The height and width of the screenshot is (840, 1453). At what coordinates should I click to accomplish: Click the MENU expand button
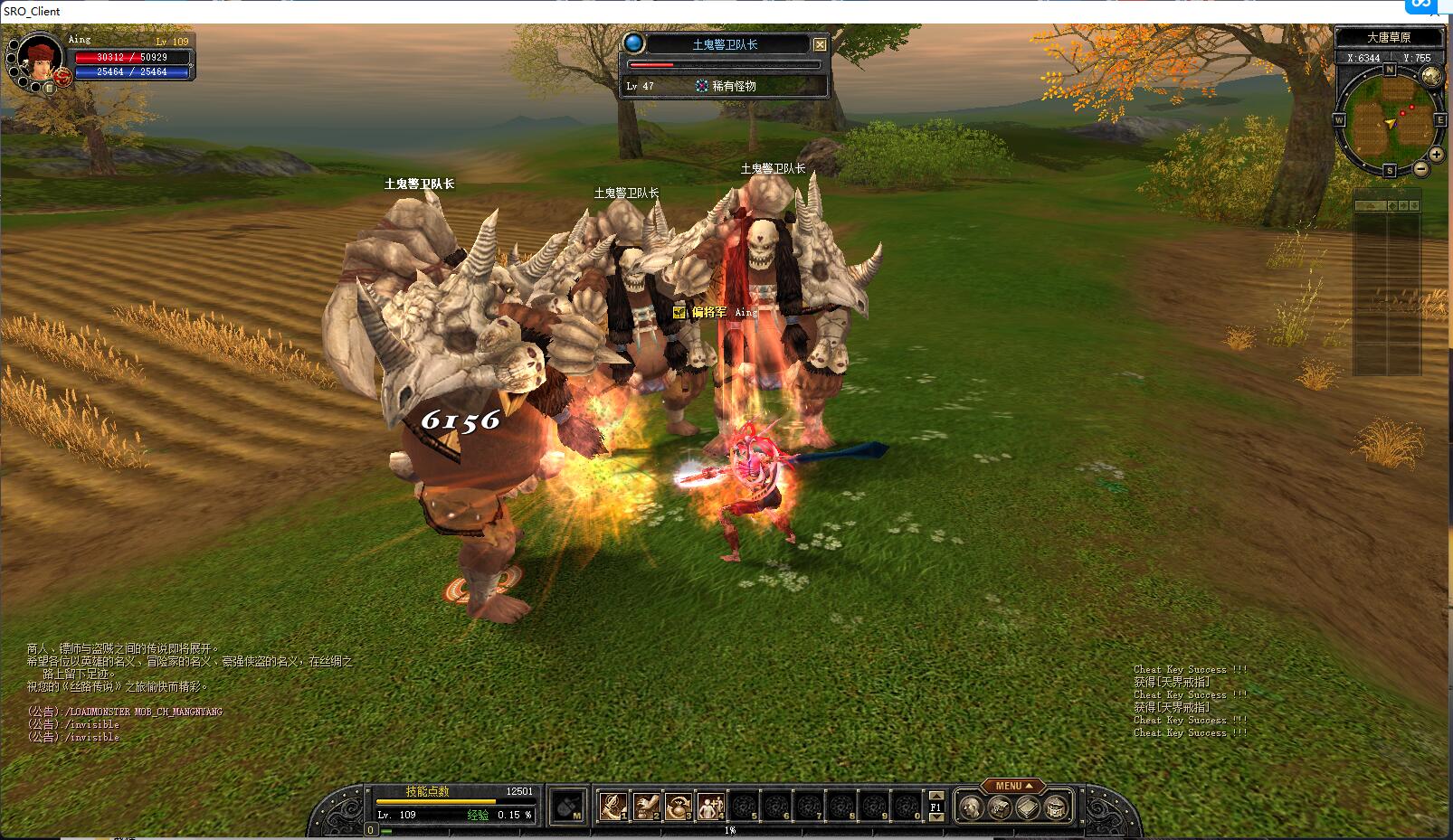pos(1013,786)
